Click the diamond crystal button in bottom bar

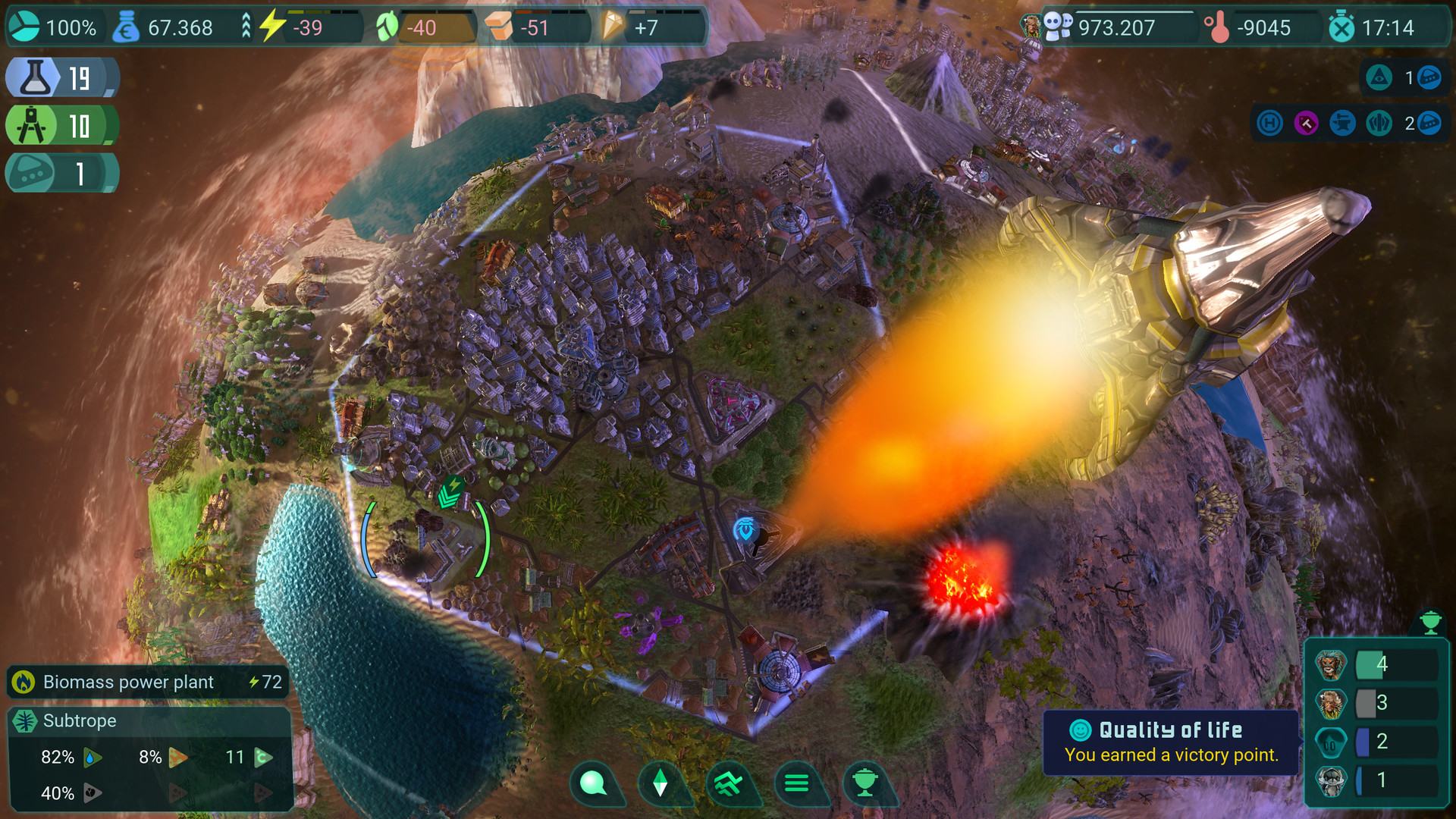(x=660, y=783)
